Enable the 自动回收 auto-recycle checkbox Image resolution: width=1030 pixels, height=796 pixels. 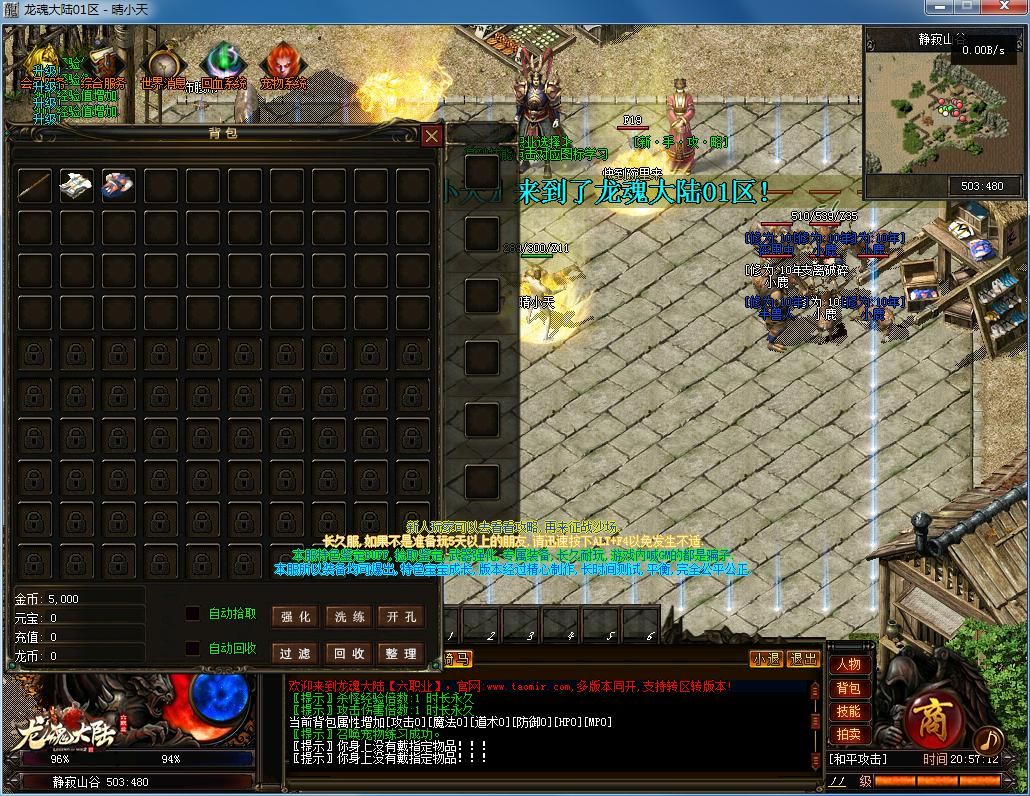(x=193, y=648)
